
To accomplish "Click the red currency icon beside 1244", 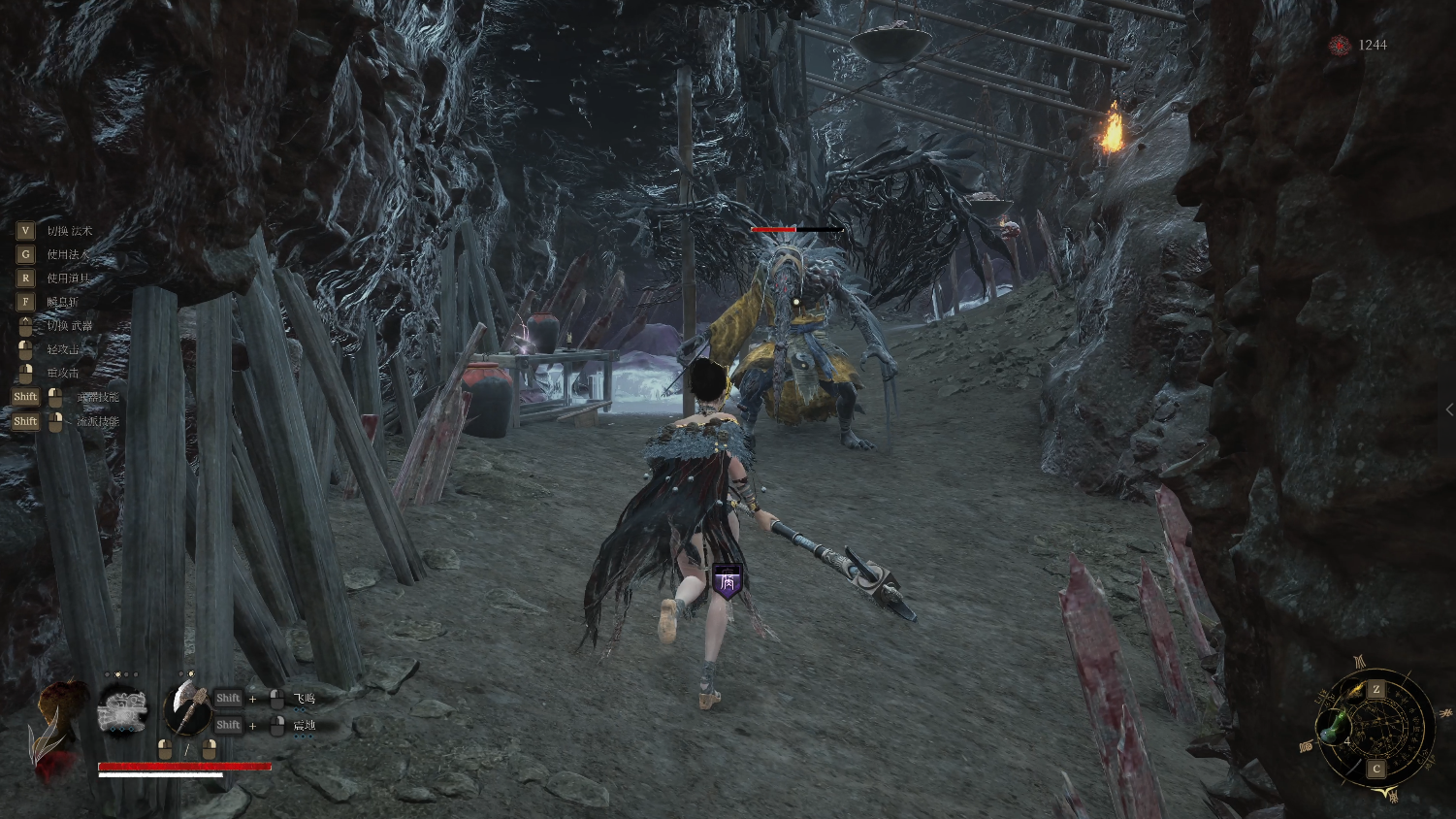I will coord(1340,46).
